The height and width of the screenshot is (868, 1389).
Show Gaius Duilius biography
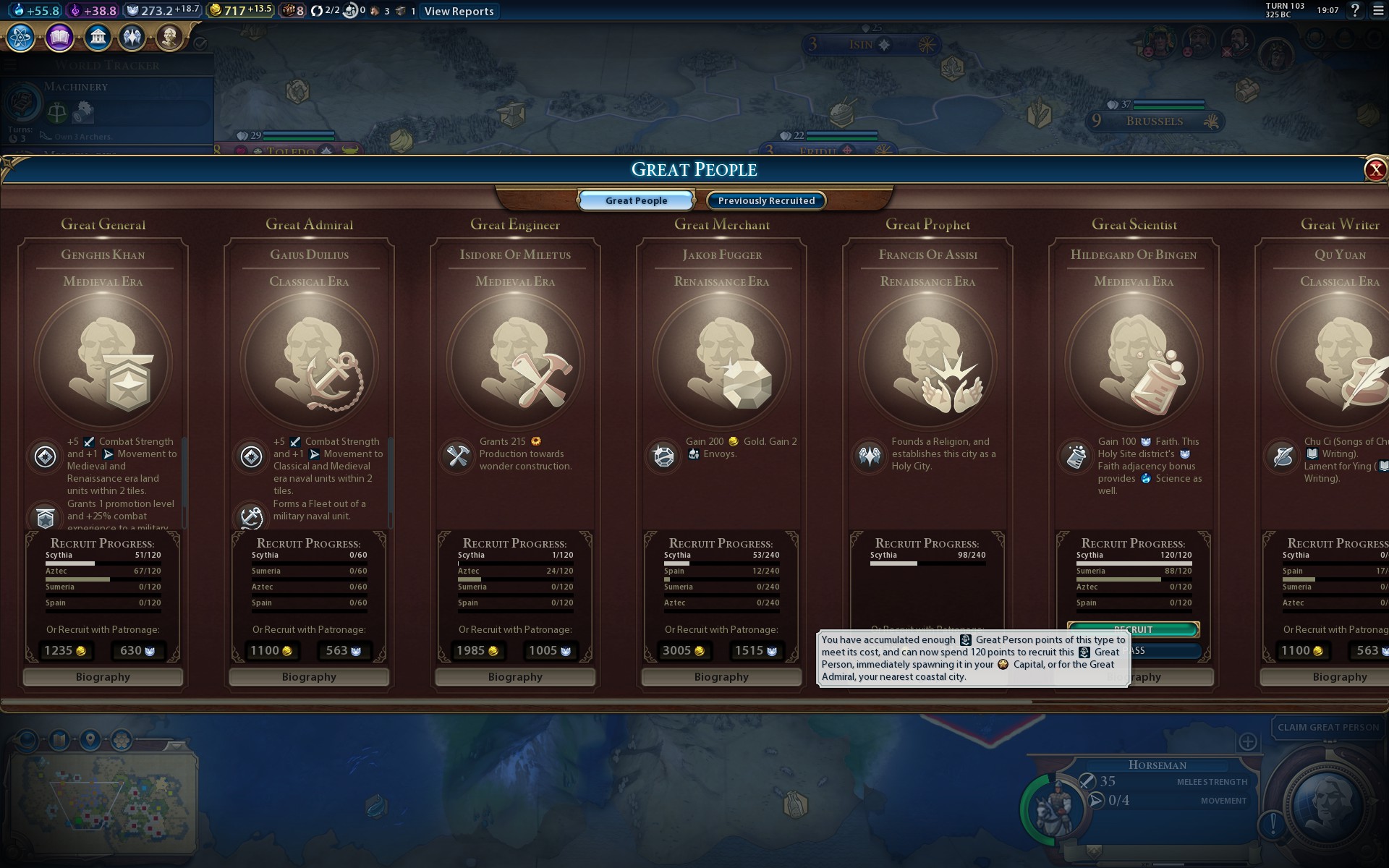[309, 677]
